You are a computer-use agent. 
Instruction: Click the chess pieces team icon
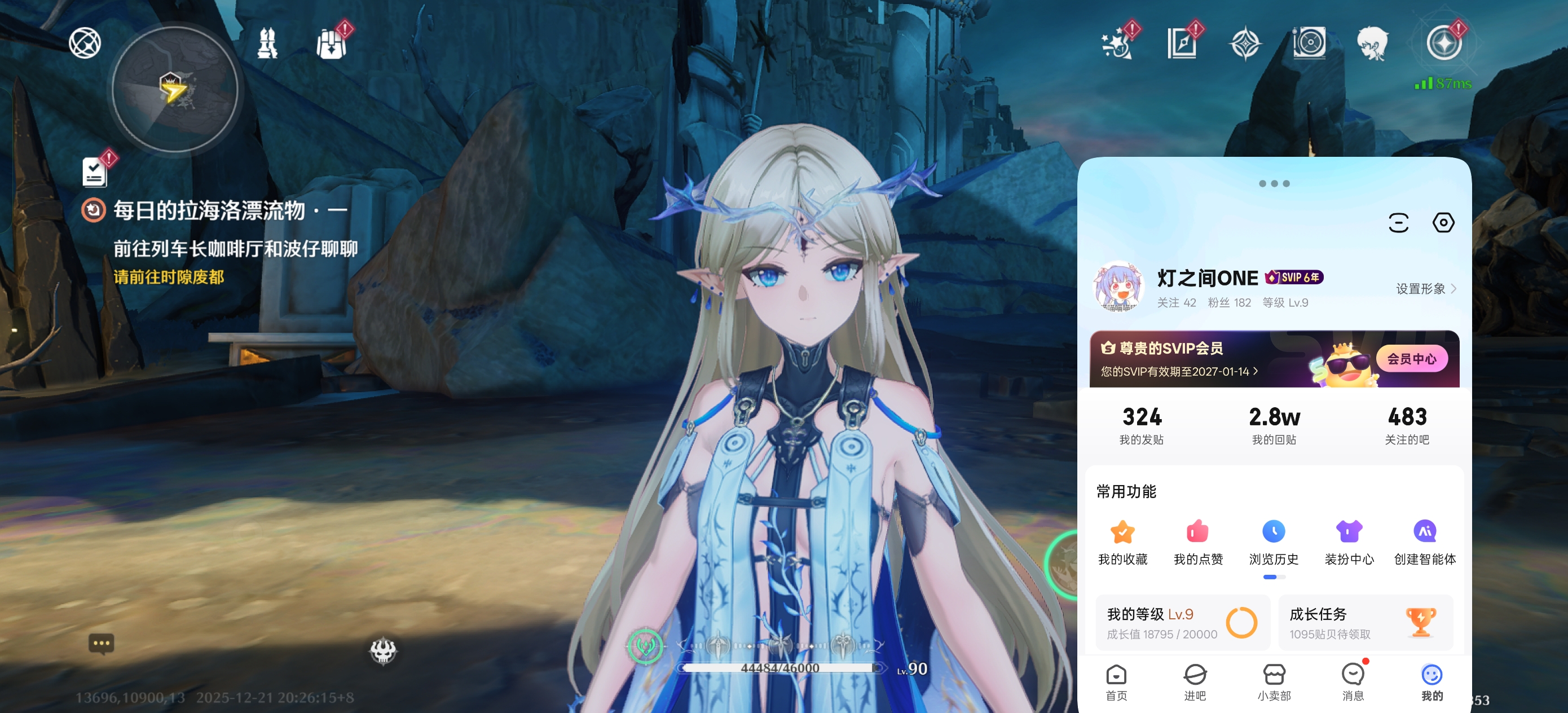pos(267,44)
